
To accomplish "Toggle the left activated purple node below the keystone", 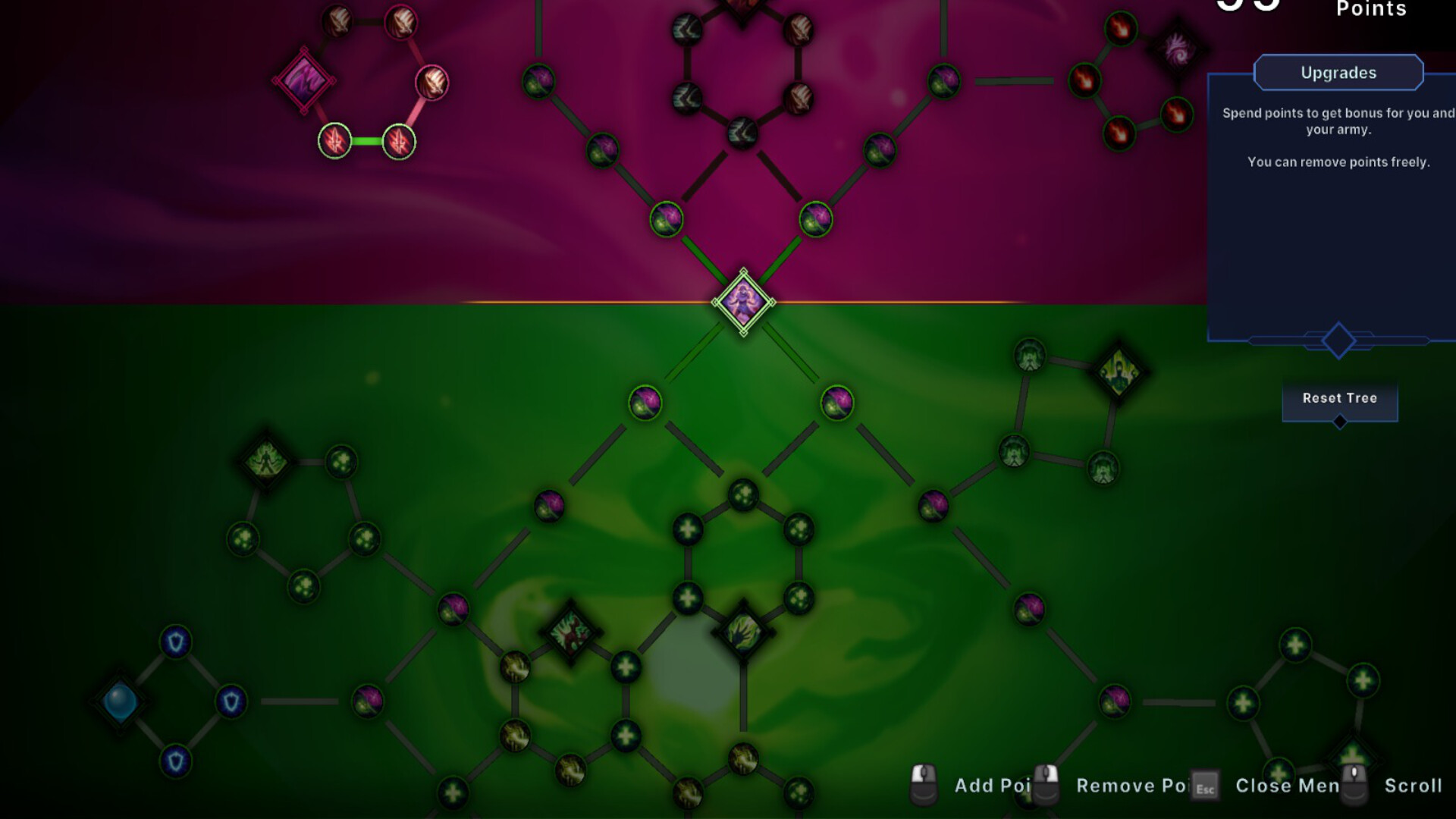I will [646, 402].
